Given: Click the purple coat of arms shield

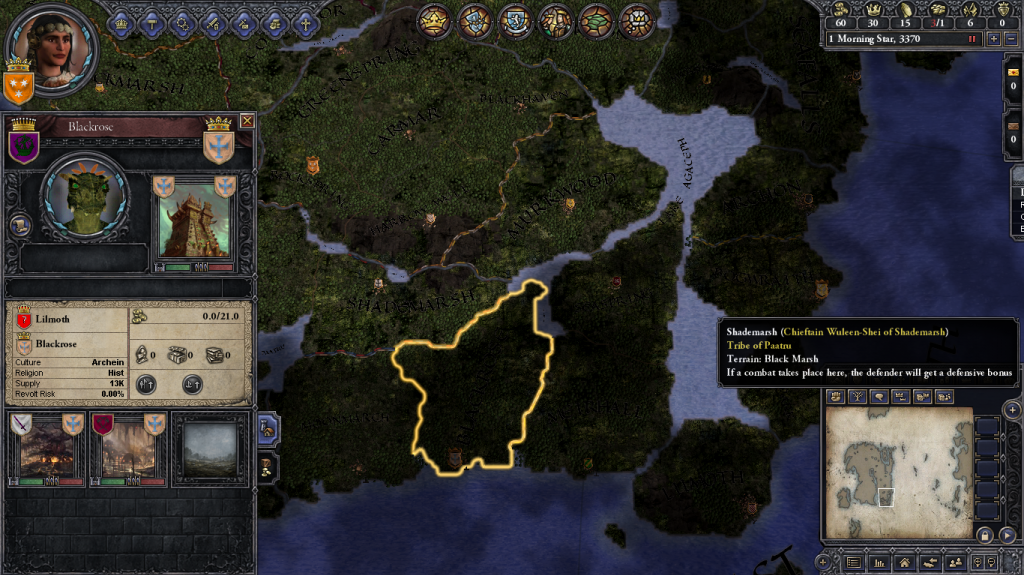Looking at the screenshot, I should (23, 147).
